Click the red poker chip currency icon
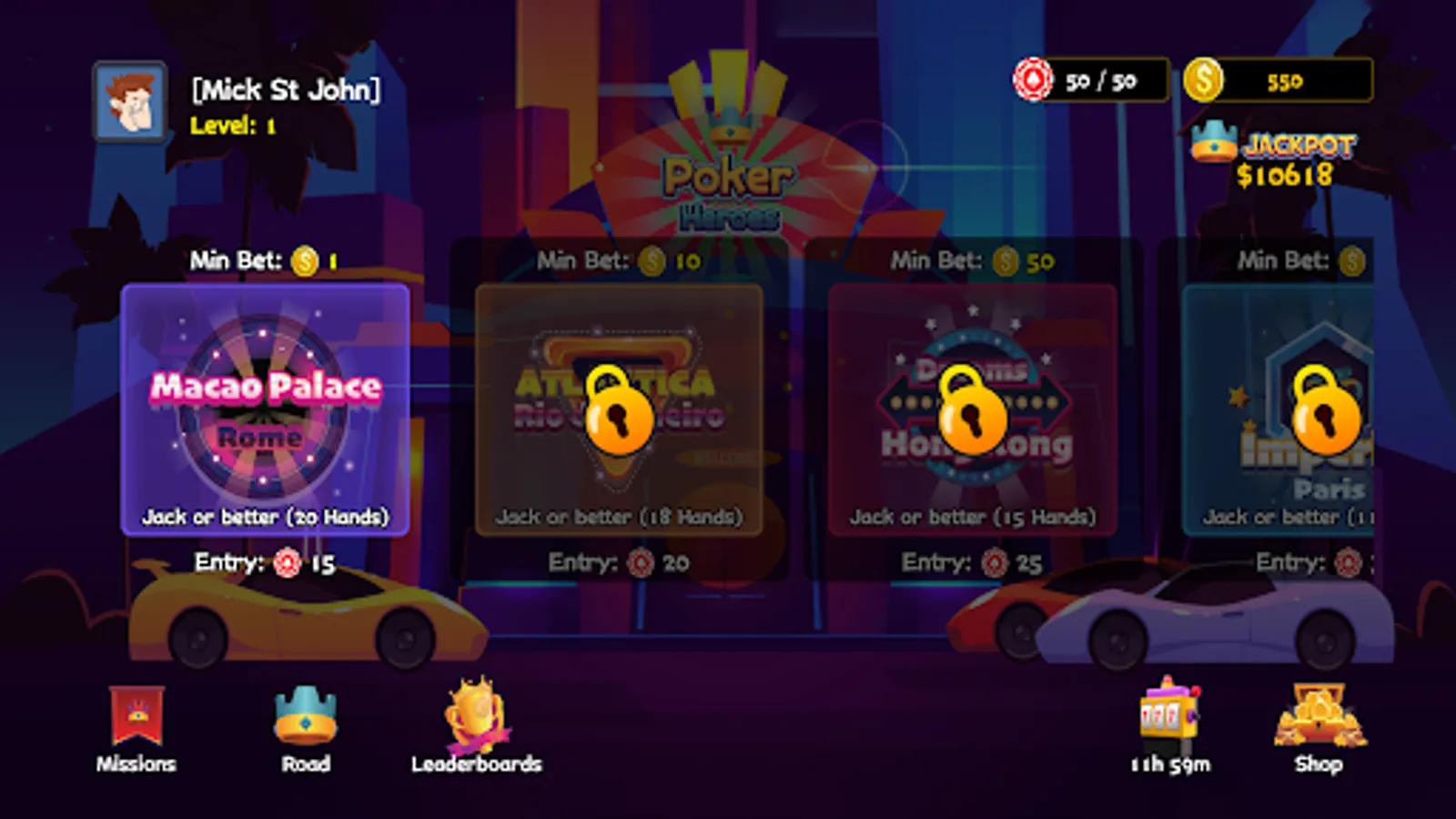This screenshot has height=819, width=1456. click(x=1033, y=80)
